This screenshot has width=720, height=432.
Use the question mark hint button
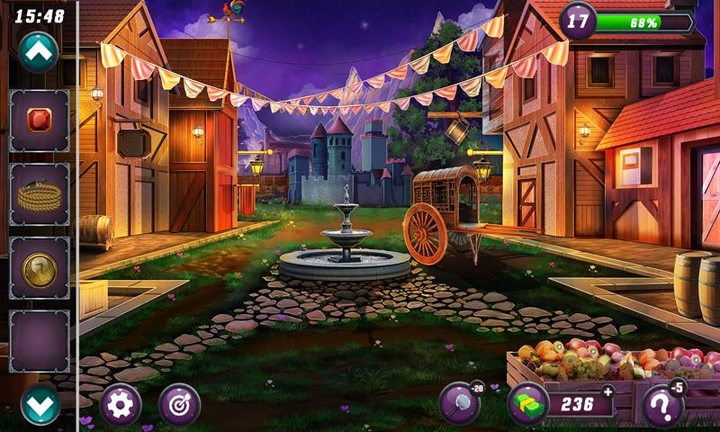click(662, 405)
